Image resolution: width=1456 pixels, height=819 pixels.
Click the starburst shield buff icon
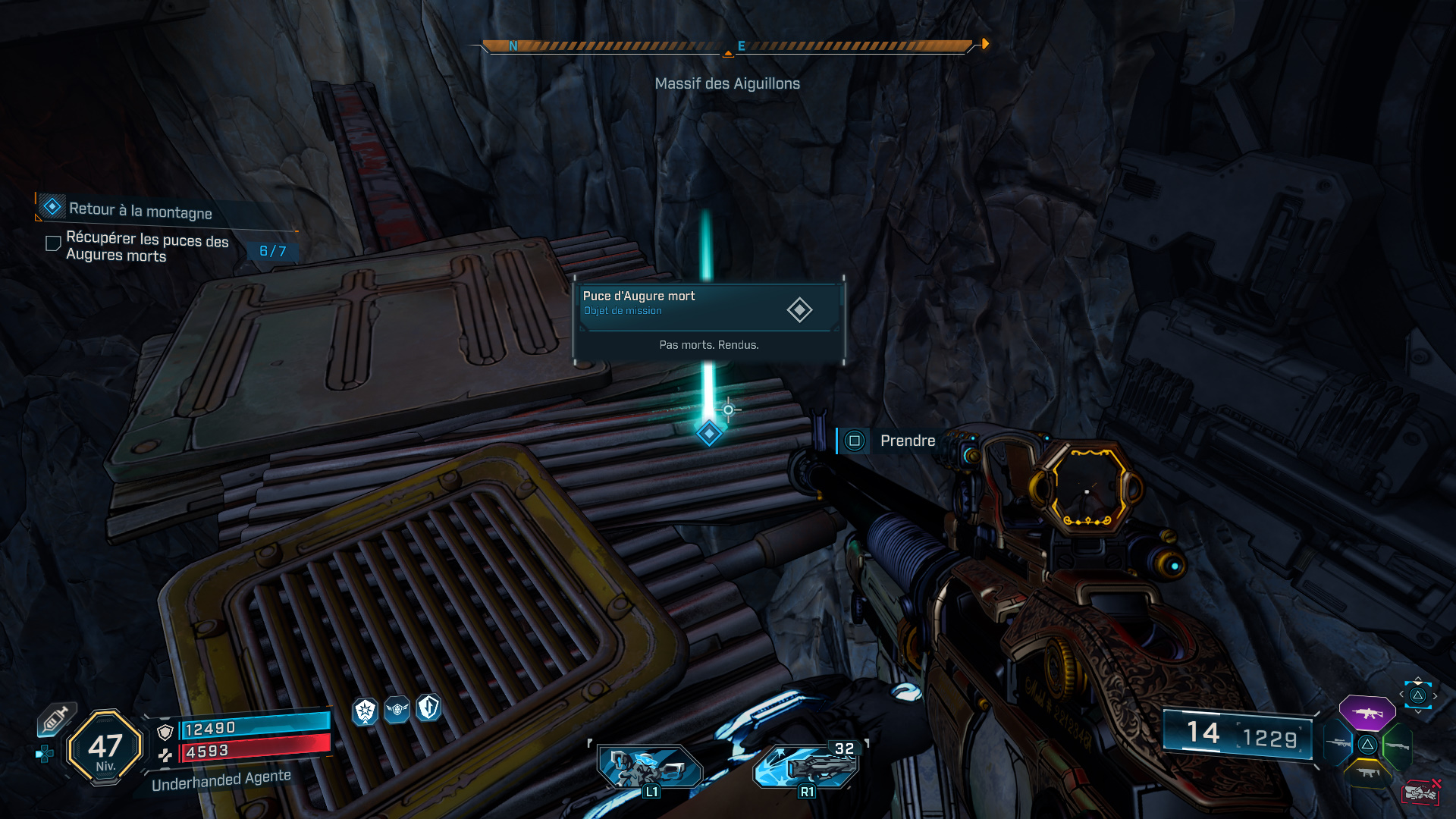pos(366,711)
